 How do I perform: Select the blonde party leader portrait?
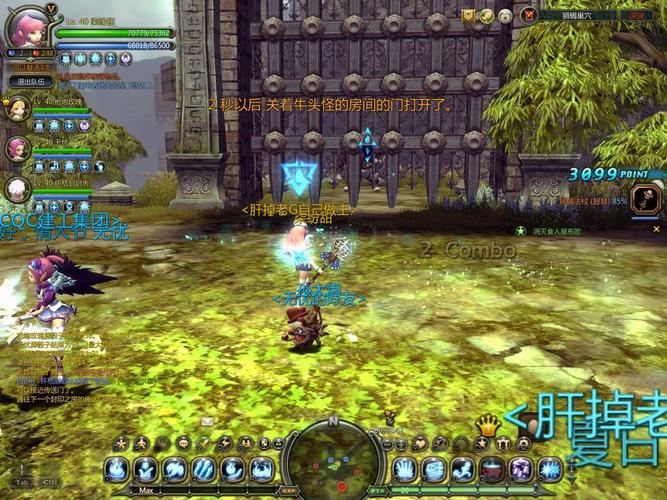[18, 108]
